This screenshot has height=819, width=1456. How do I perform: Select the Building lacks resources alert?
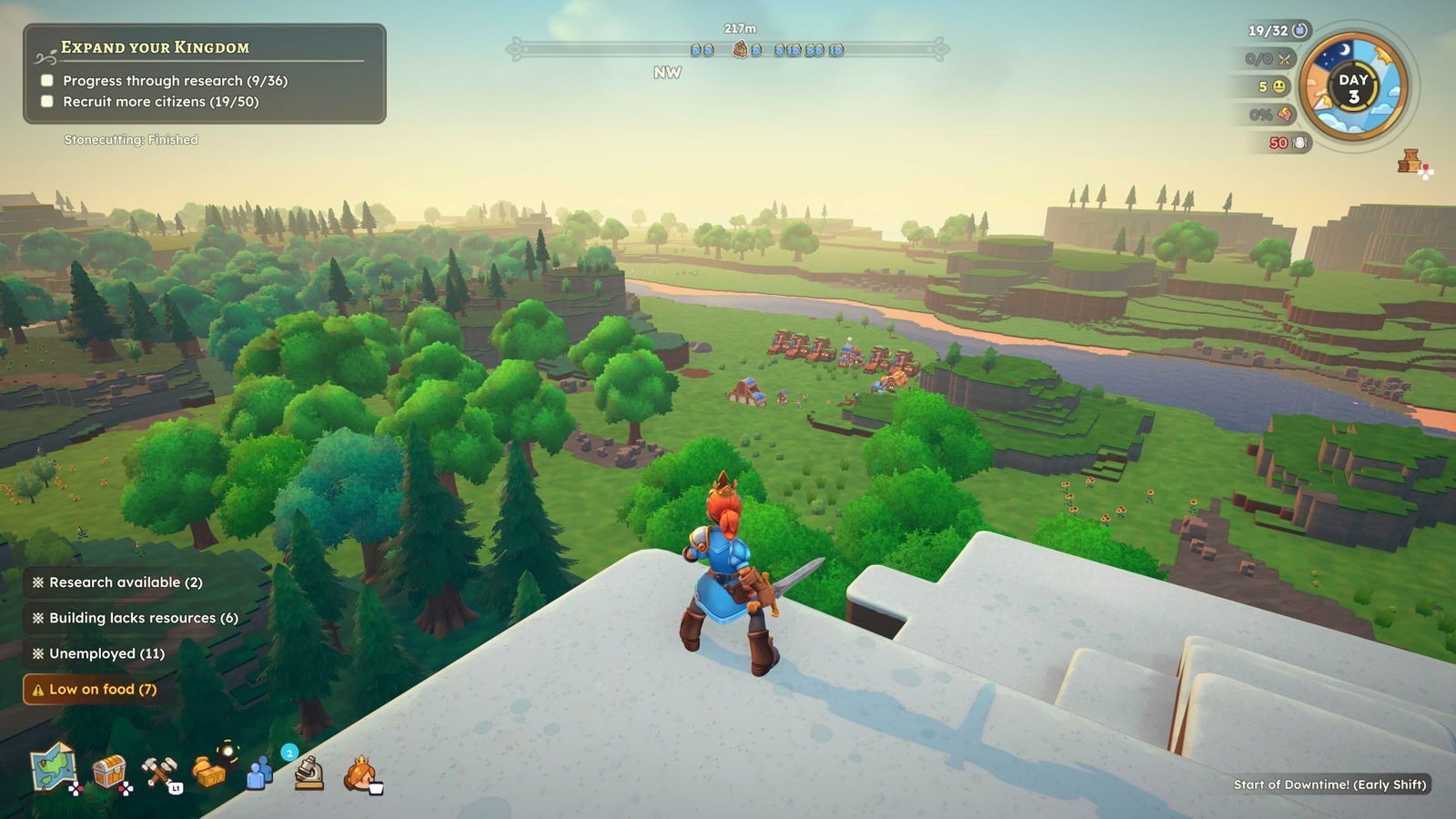pyautogui.click(x=135, y=618)
